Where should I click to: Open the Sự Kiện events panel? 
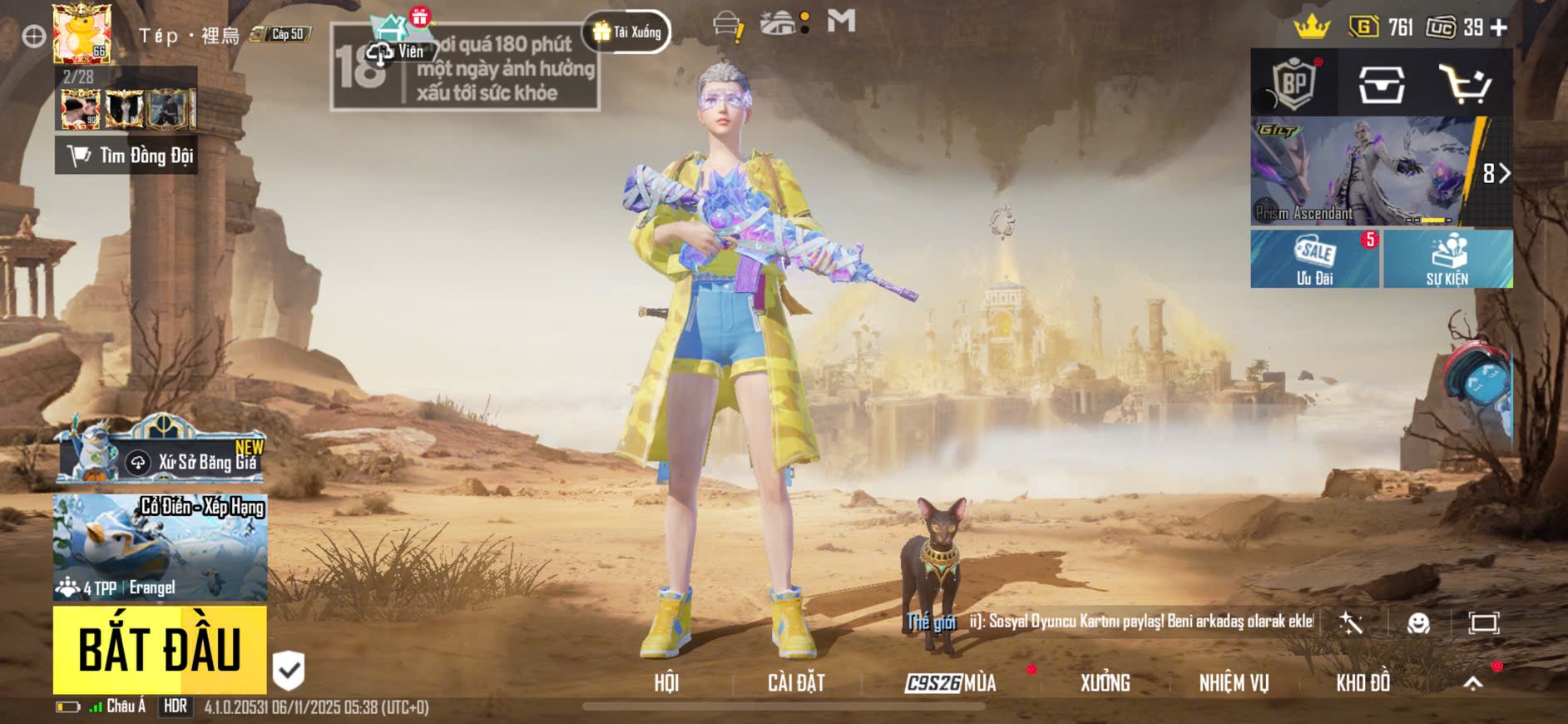[x=1447, y=259]
